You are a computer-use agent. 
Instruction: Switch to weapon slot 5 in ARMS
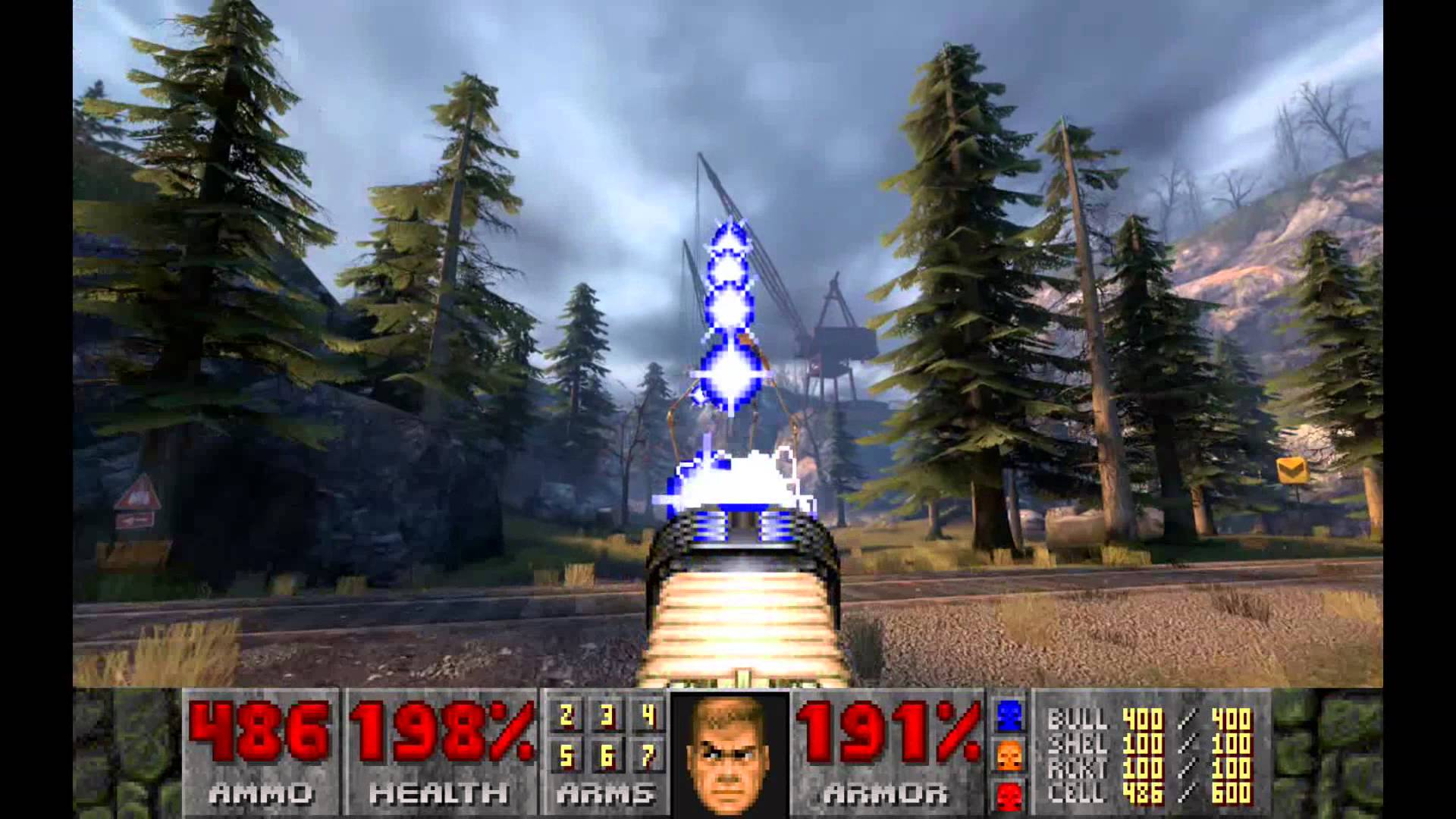[566, 756]
